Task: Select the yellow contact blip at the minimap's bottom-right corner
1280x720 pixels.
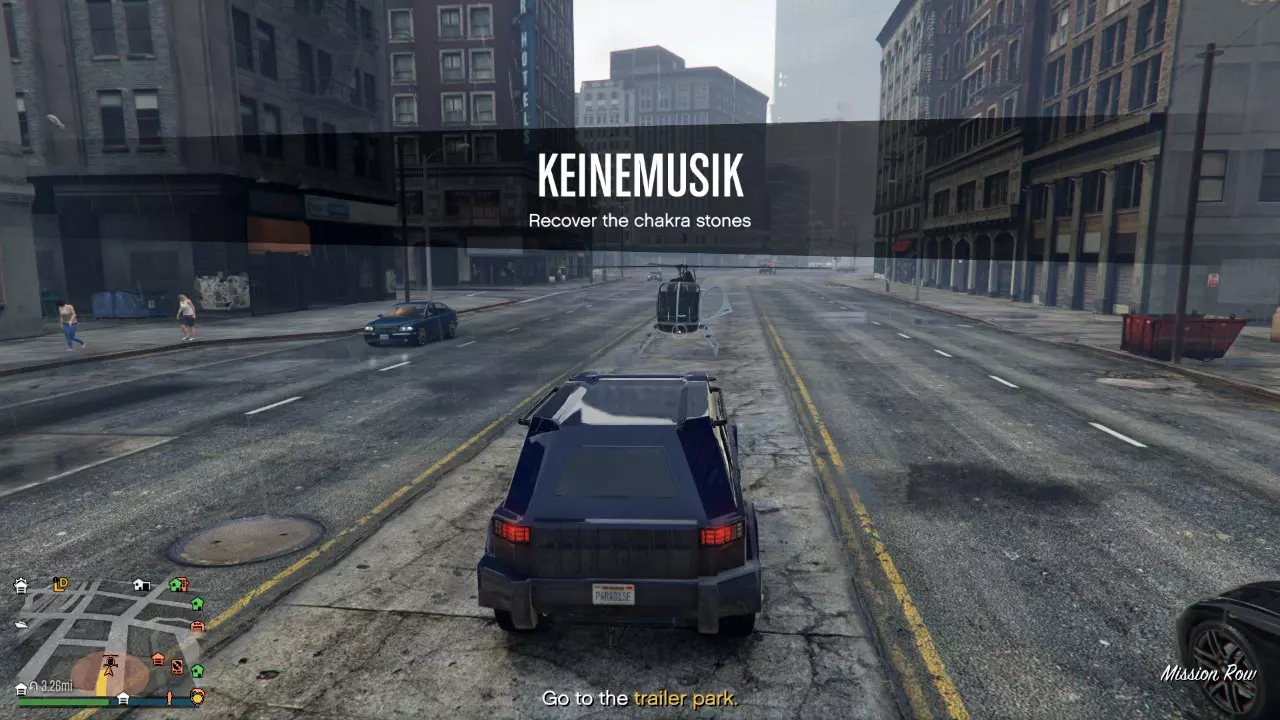Action: coord(197,696)
